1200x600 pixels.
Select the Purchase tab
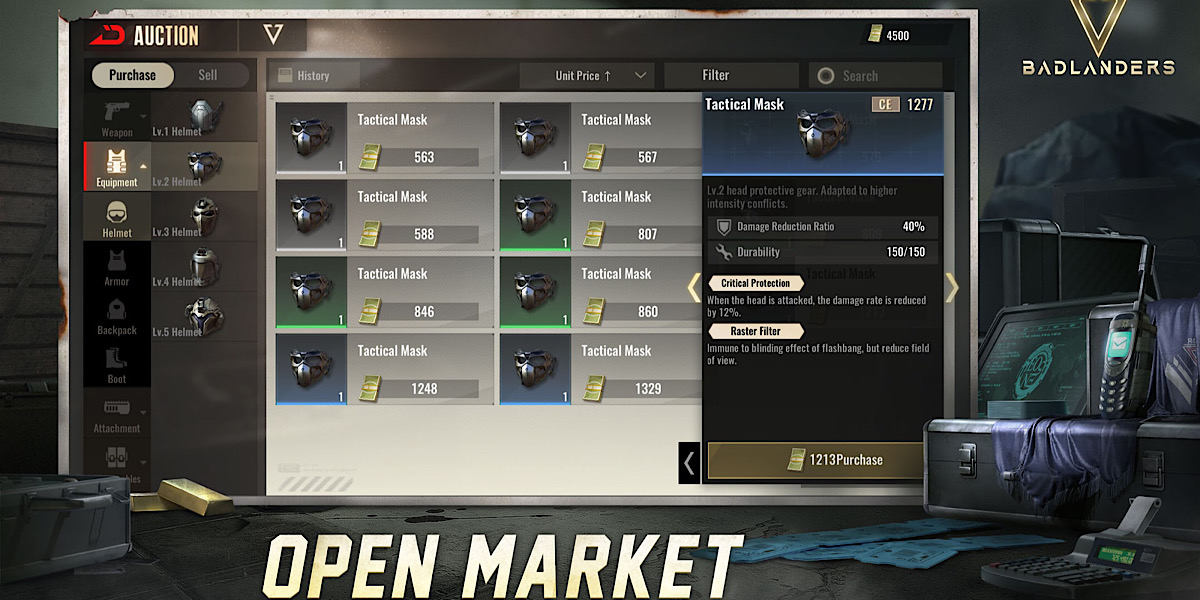coord(132,75)
